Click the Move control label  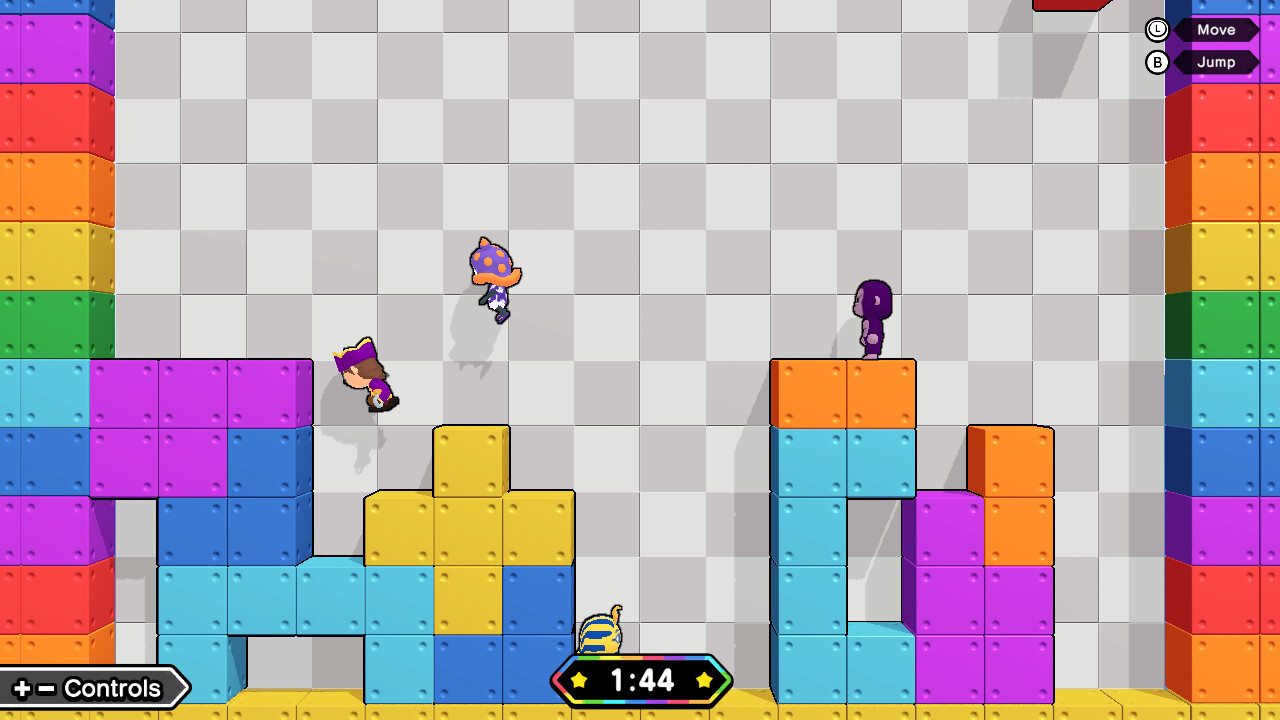tap(1216, 30)
